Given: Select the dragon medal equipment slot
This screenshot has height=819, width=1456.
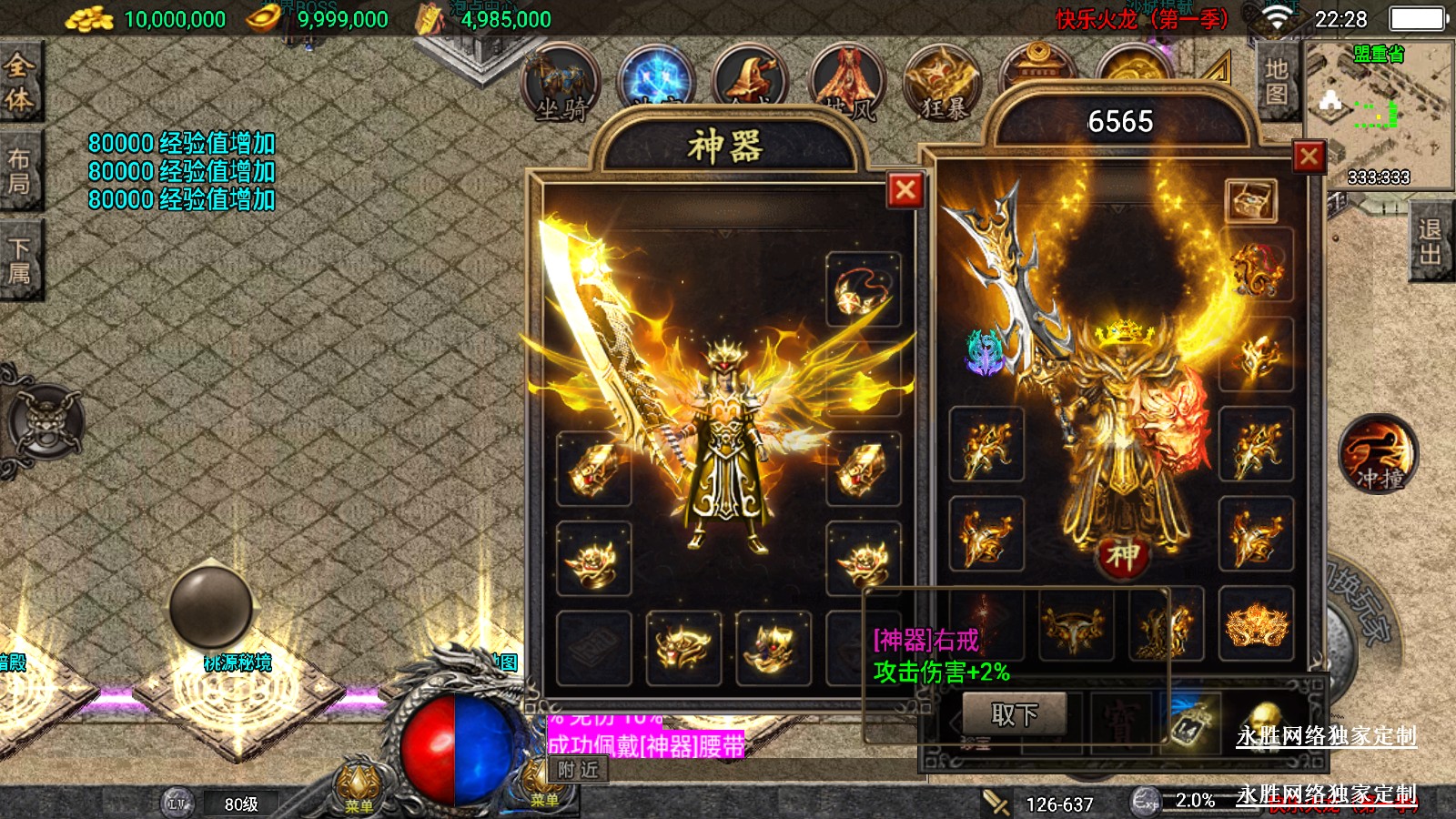Looking at the screenshot, I should (x=1256, y=266).
